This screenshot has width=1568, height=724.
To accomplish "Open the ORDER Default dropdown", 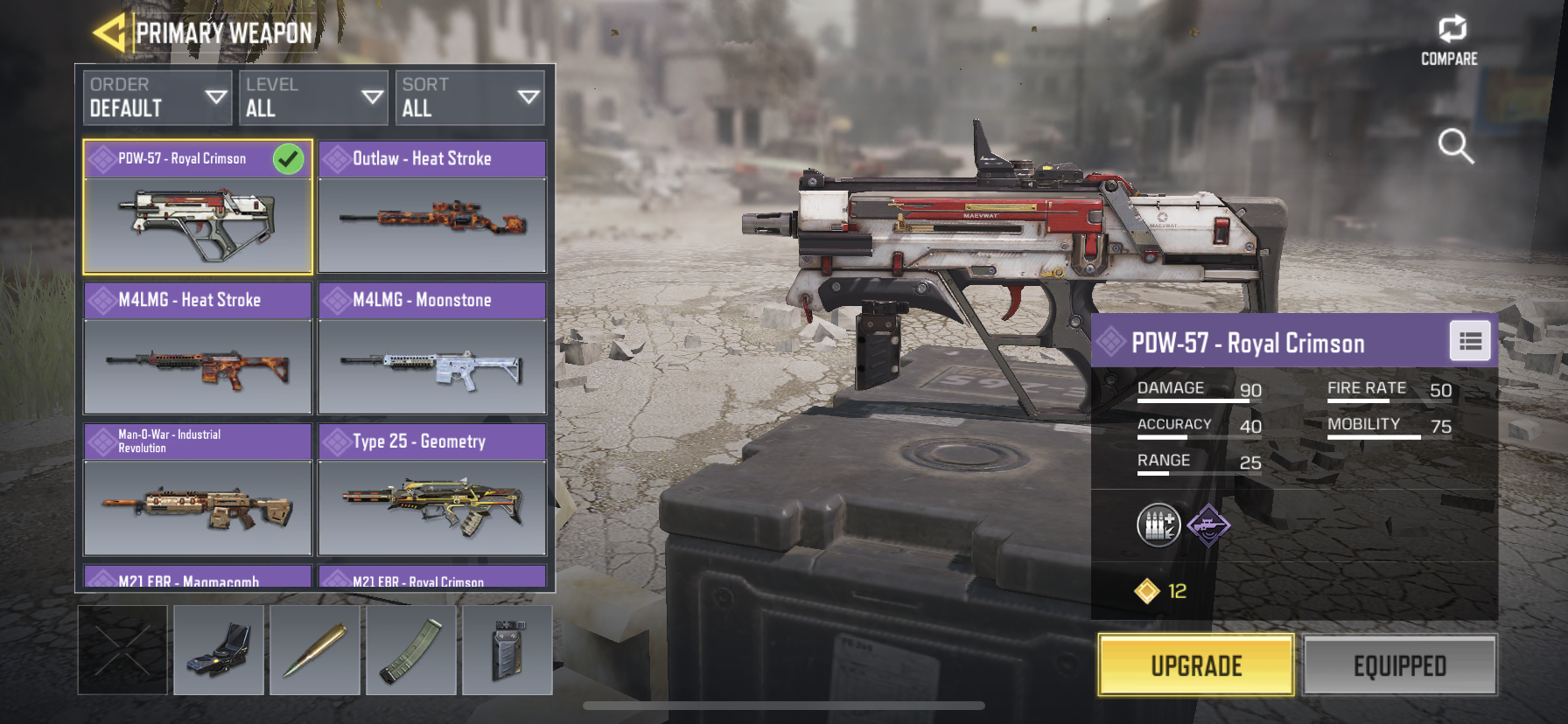I will (156, 96).
